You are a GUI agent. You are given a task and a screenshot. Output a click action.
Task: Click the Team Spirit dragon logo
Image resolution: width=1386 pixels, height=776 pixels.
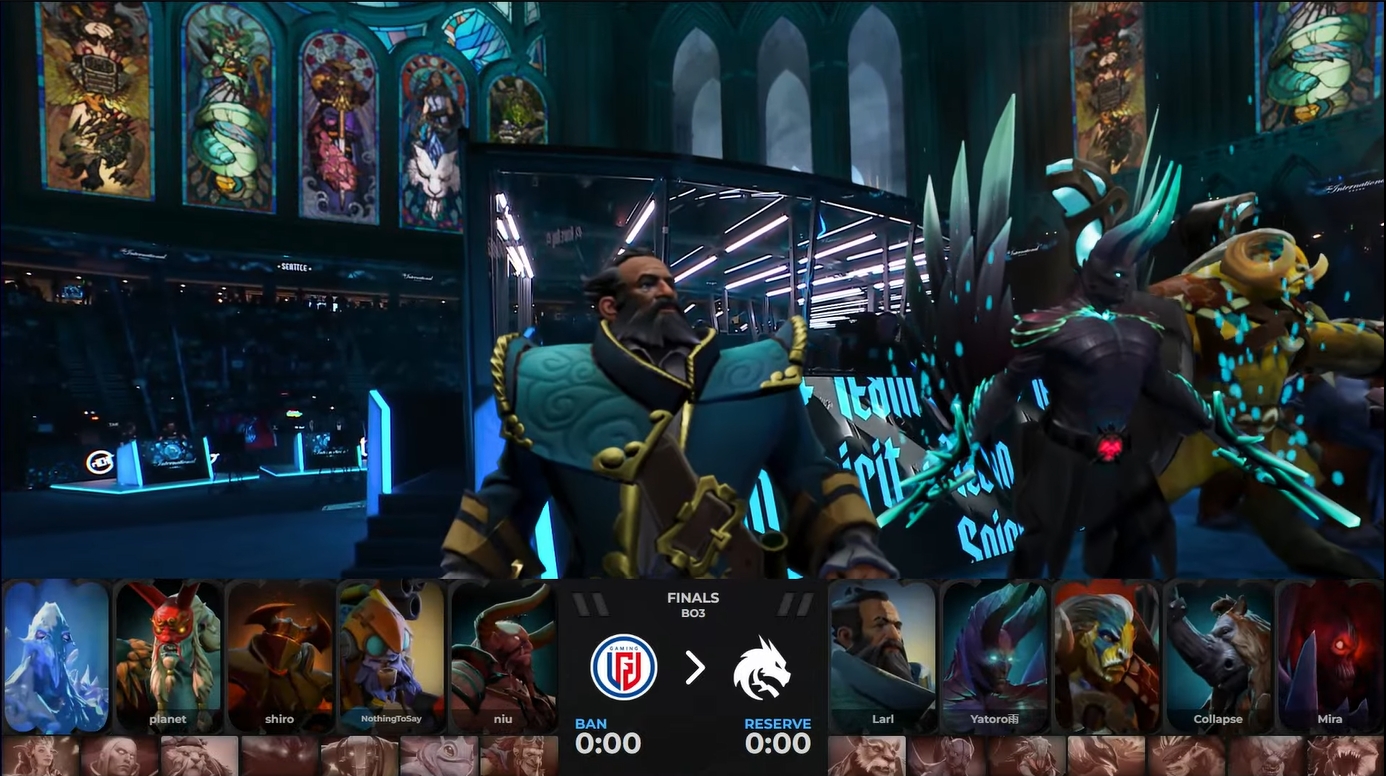click(x=761, y=667)
